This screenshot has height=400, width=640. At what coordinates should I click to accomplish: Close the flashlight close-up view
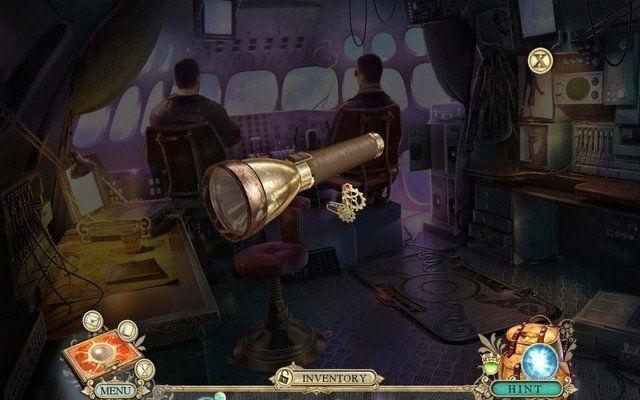(541, 60)
